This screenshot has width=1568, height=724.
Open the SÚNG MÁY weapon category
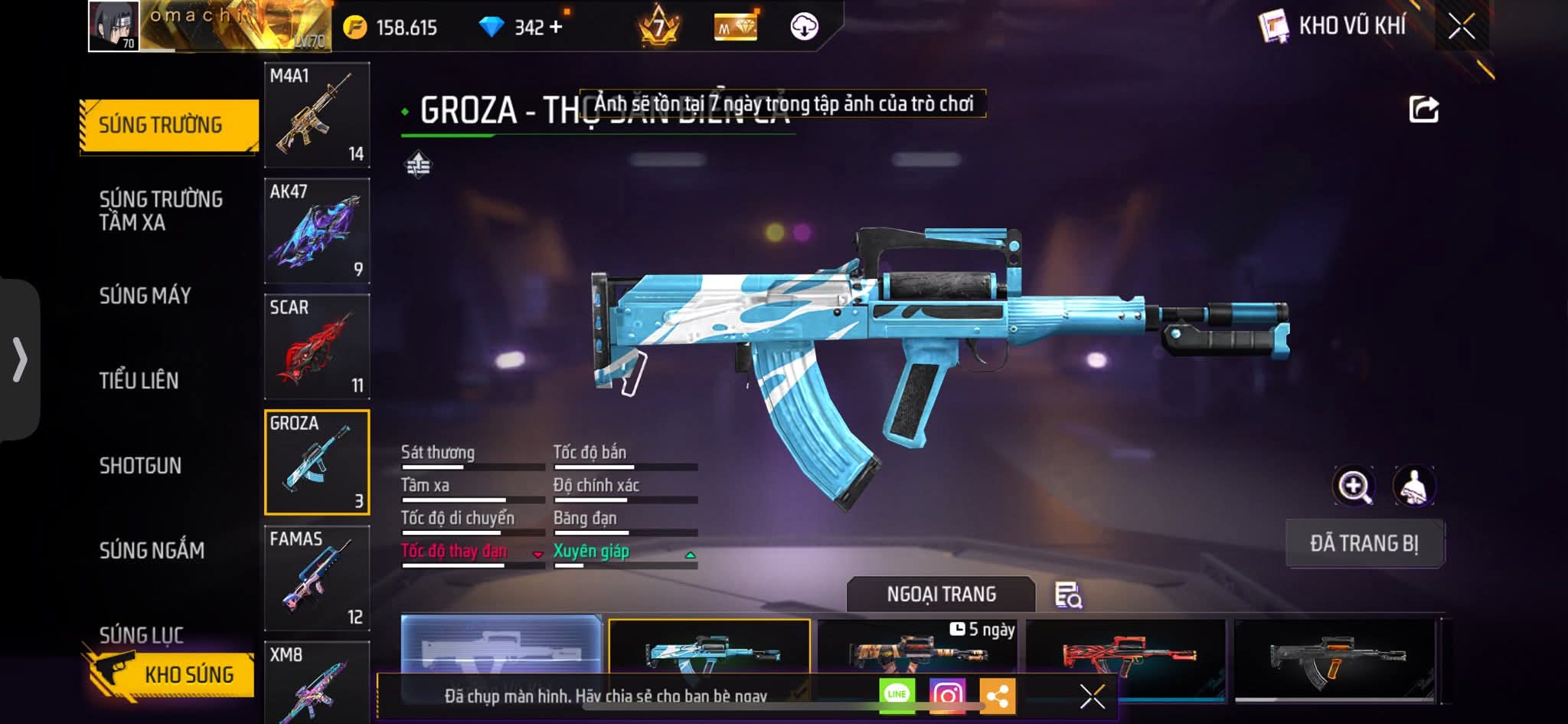[x=145, y=296]
